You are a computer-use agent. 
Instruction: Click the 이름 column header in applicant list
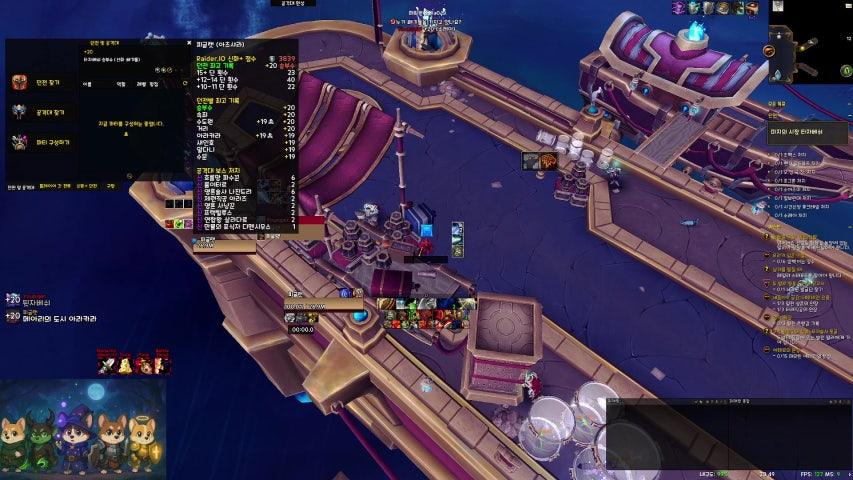(87, 84)
